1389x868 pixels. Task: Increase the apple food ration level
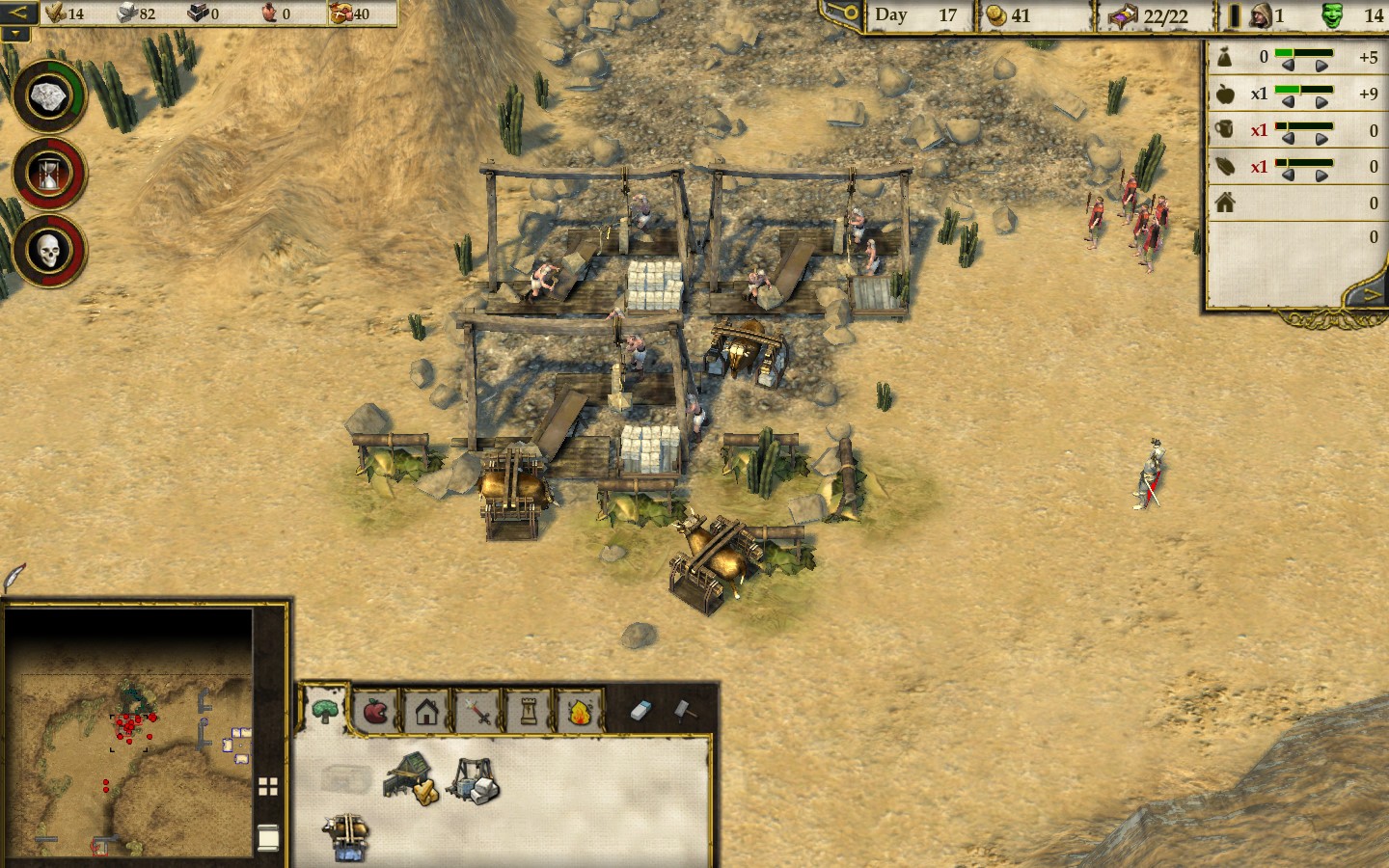[1321, 101]
